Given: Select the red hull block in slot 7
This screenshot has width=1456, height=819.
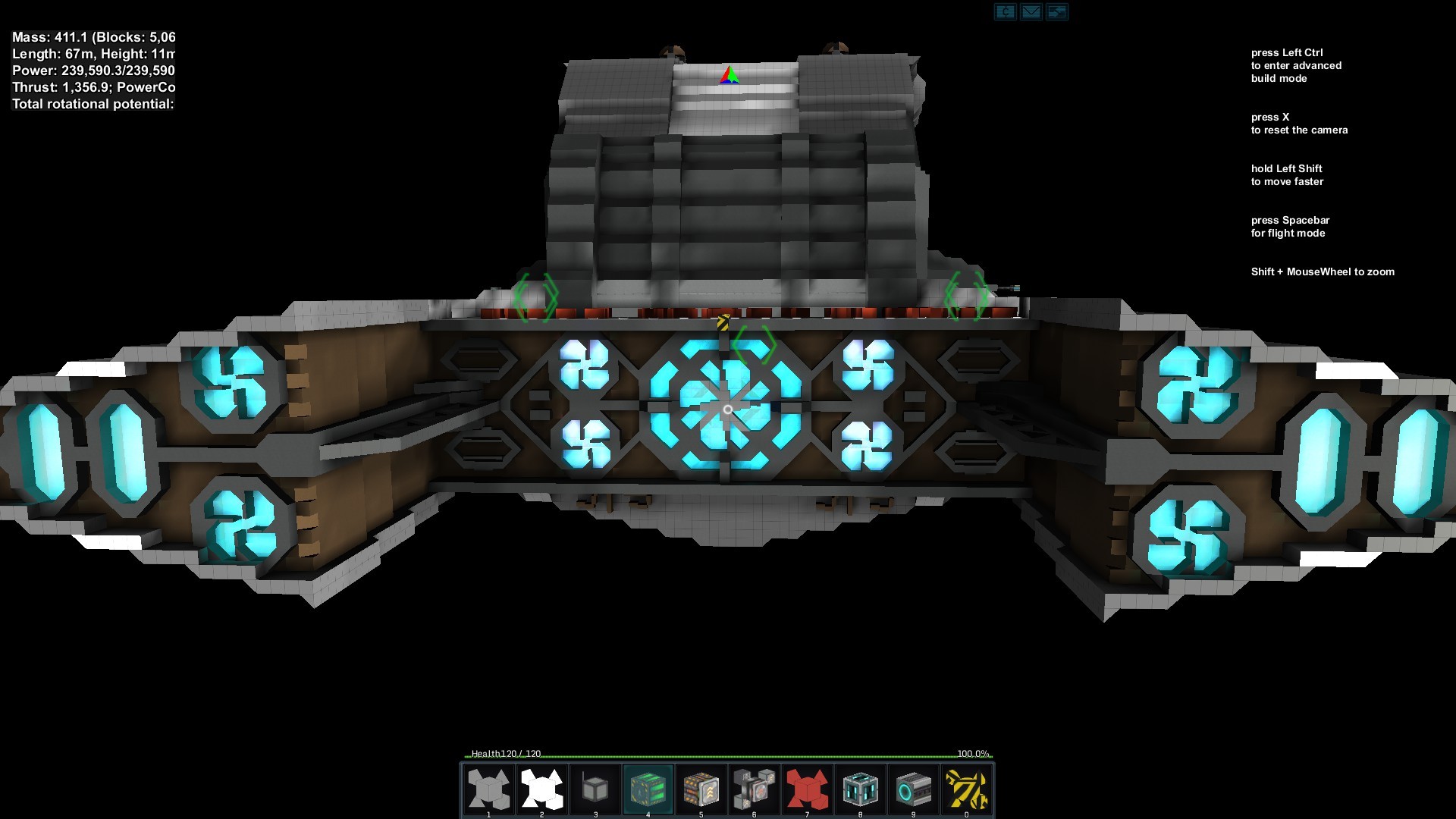Looking at the screenshot, I should [807, 789].
